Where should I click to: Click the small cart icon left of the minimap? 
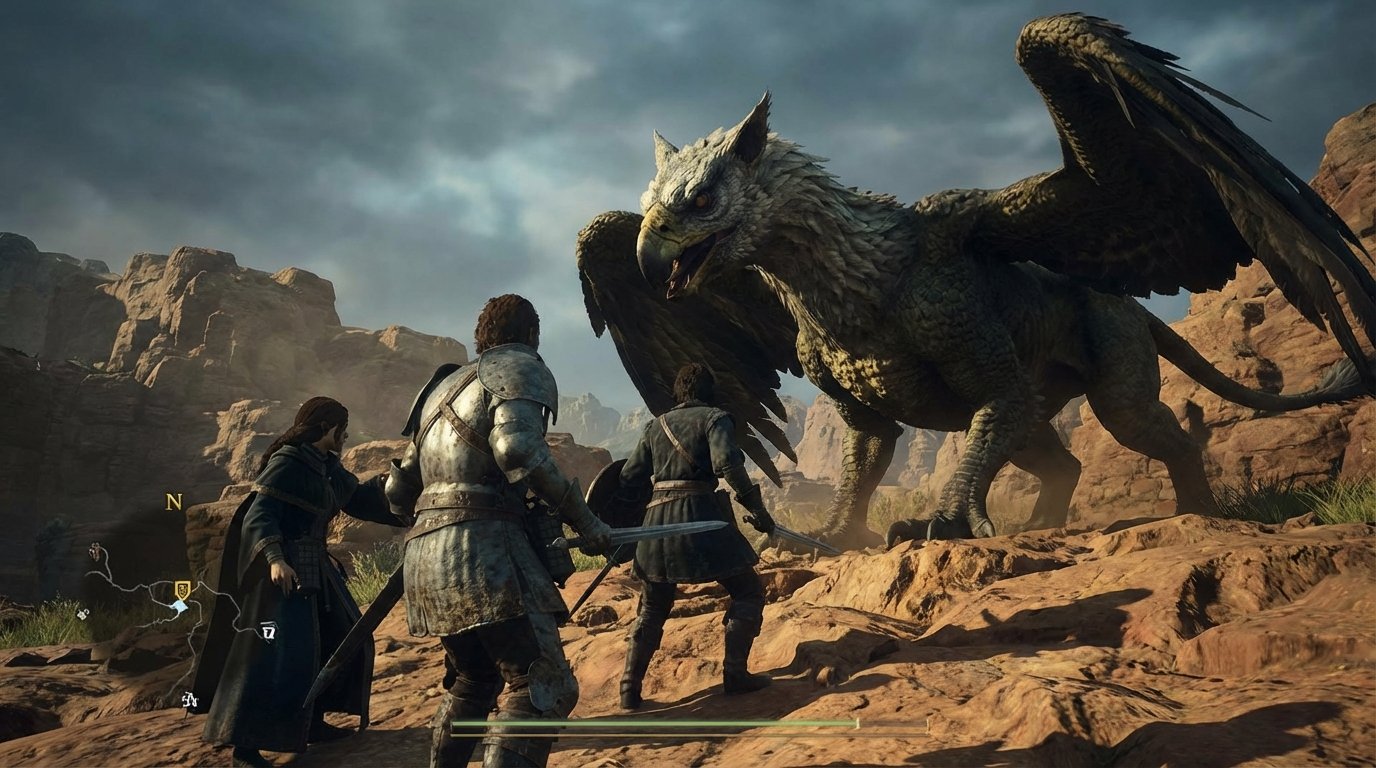click(83, 613)
